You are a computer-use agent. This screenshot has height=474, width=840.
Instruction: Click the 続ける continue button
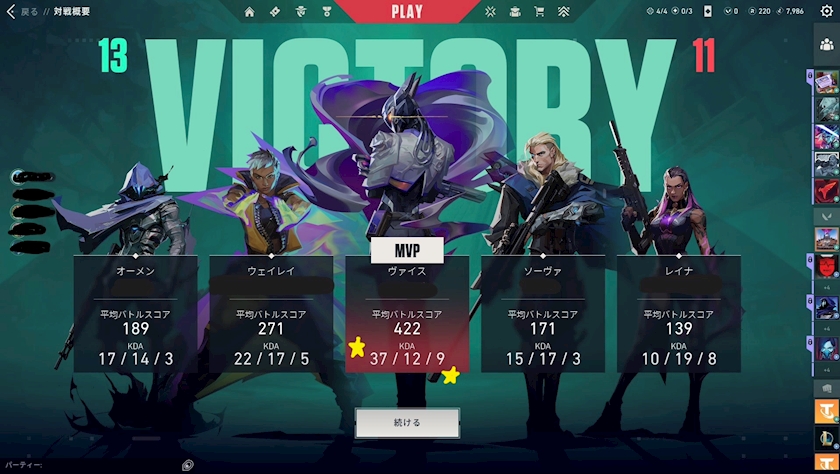(x=406, y=422)
